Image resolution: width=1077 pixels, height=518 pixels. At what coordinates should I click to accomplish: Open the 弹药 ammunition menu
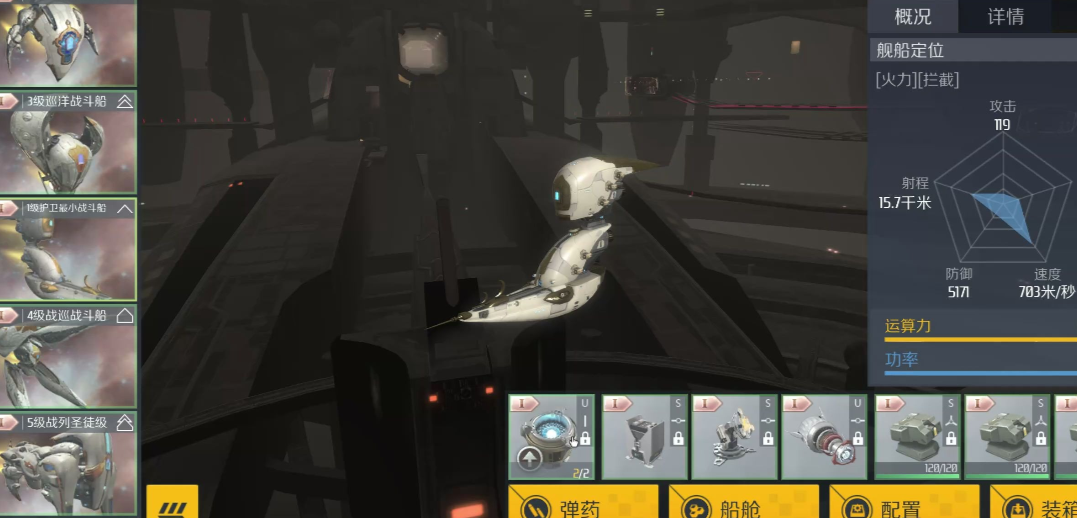[x=583, y=502]
